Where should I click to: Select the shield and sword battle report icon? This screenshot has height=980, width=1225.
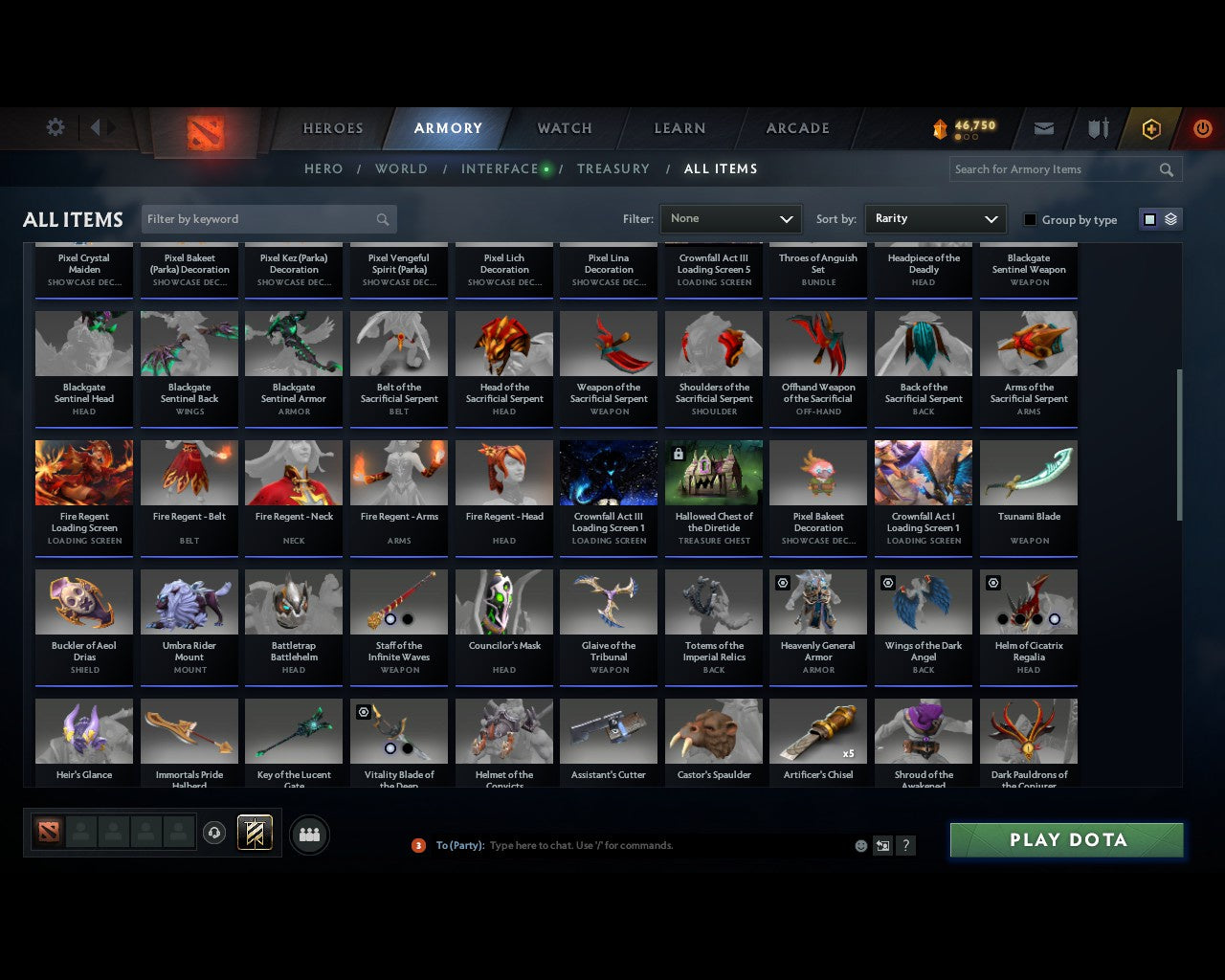click(1097, 128)
